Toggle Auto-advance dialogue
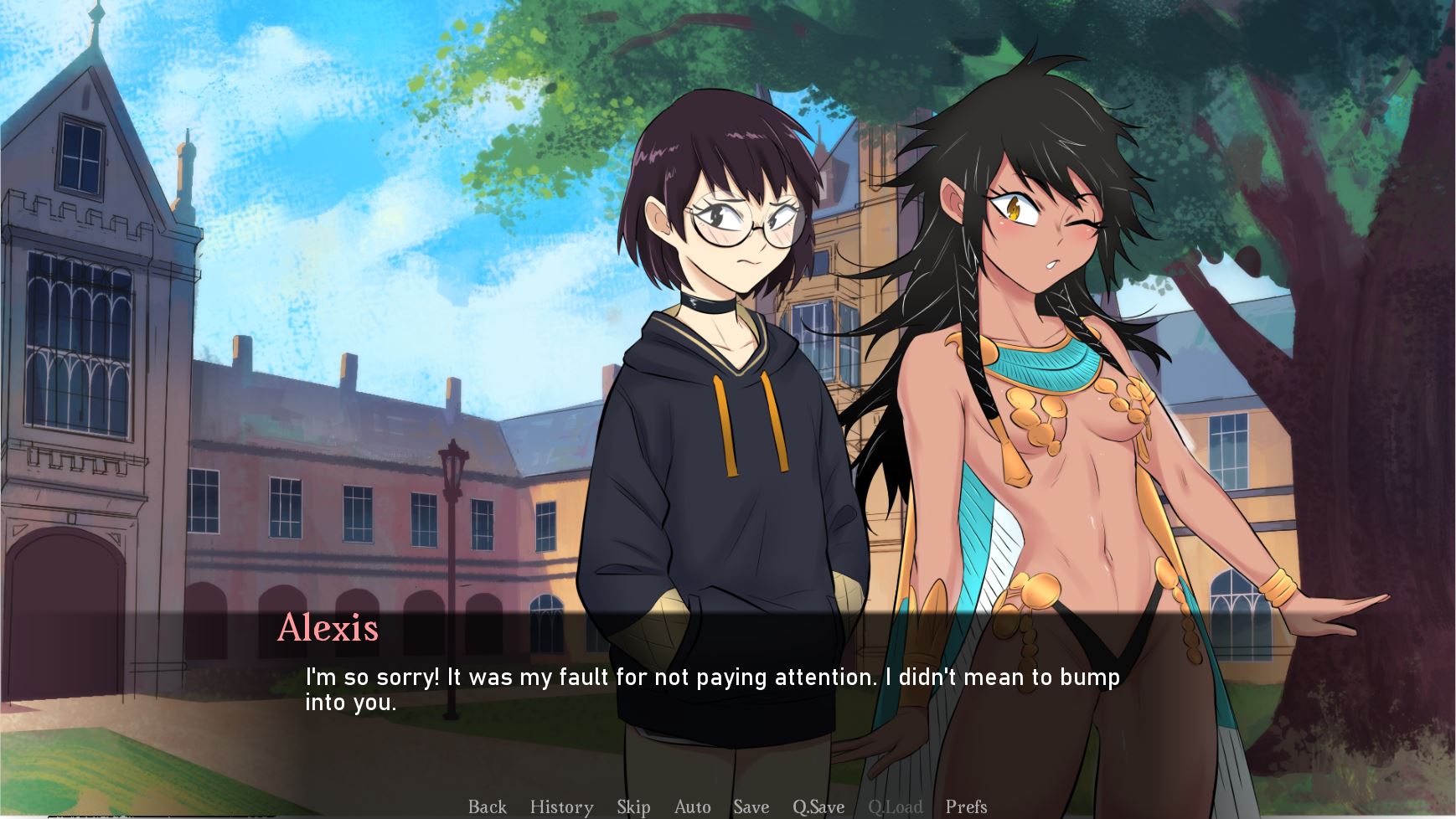This screenshot has width=1456, height=819. [692, 806]
